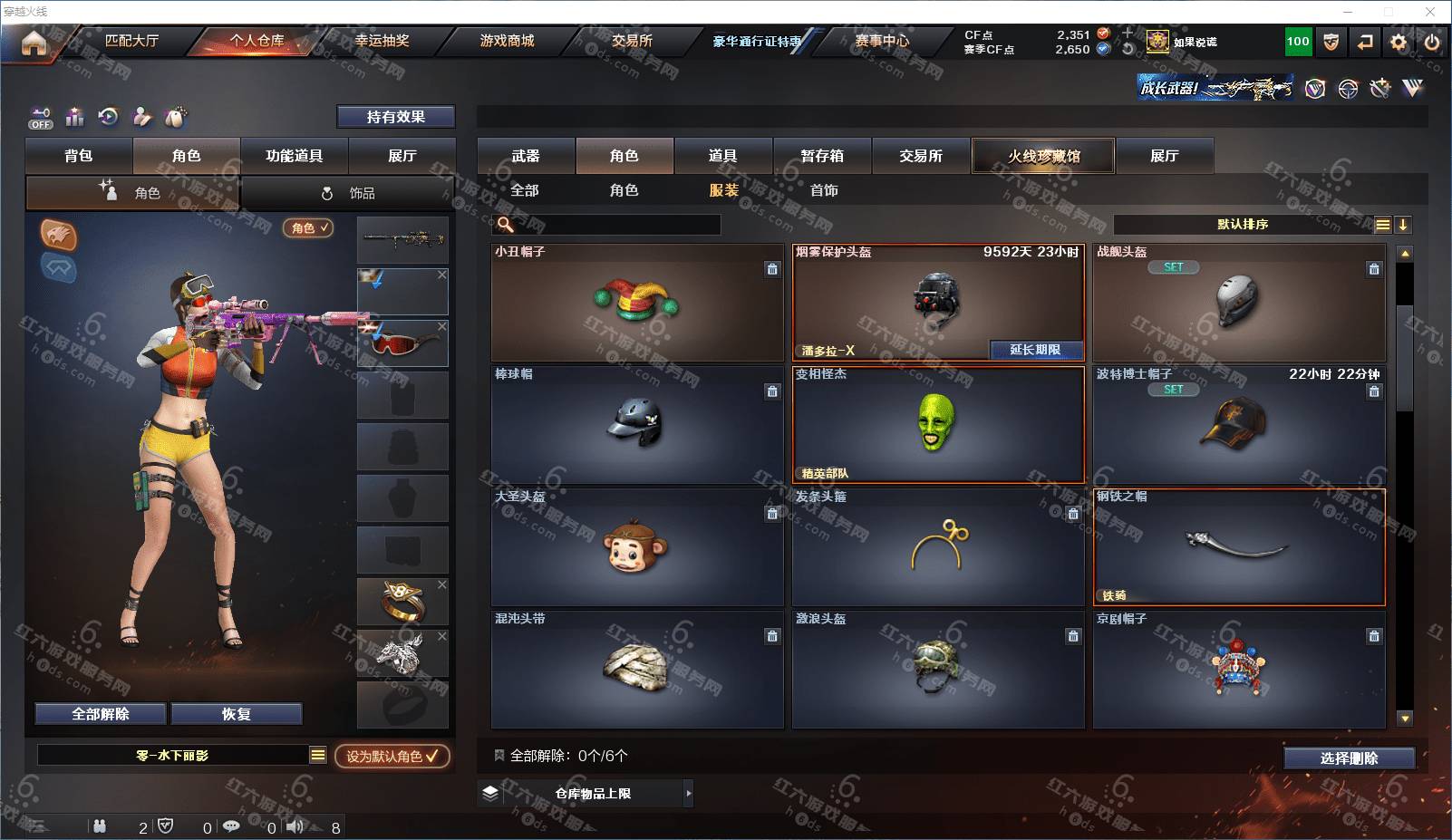Extend duration with 延长期限 button
Image resolution: width=1452 pixels, height=840 pixels.
click(x=1035, y=350)
